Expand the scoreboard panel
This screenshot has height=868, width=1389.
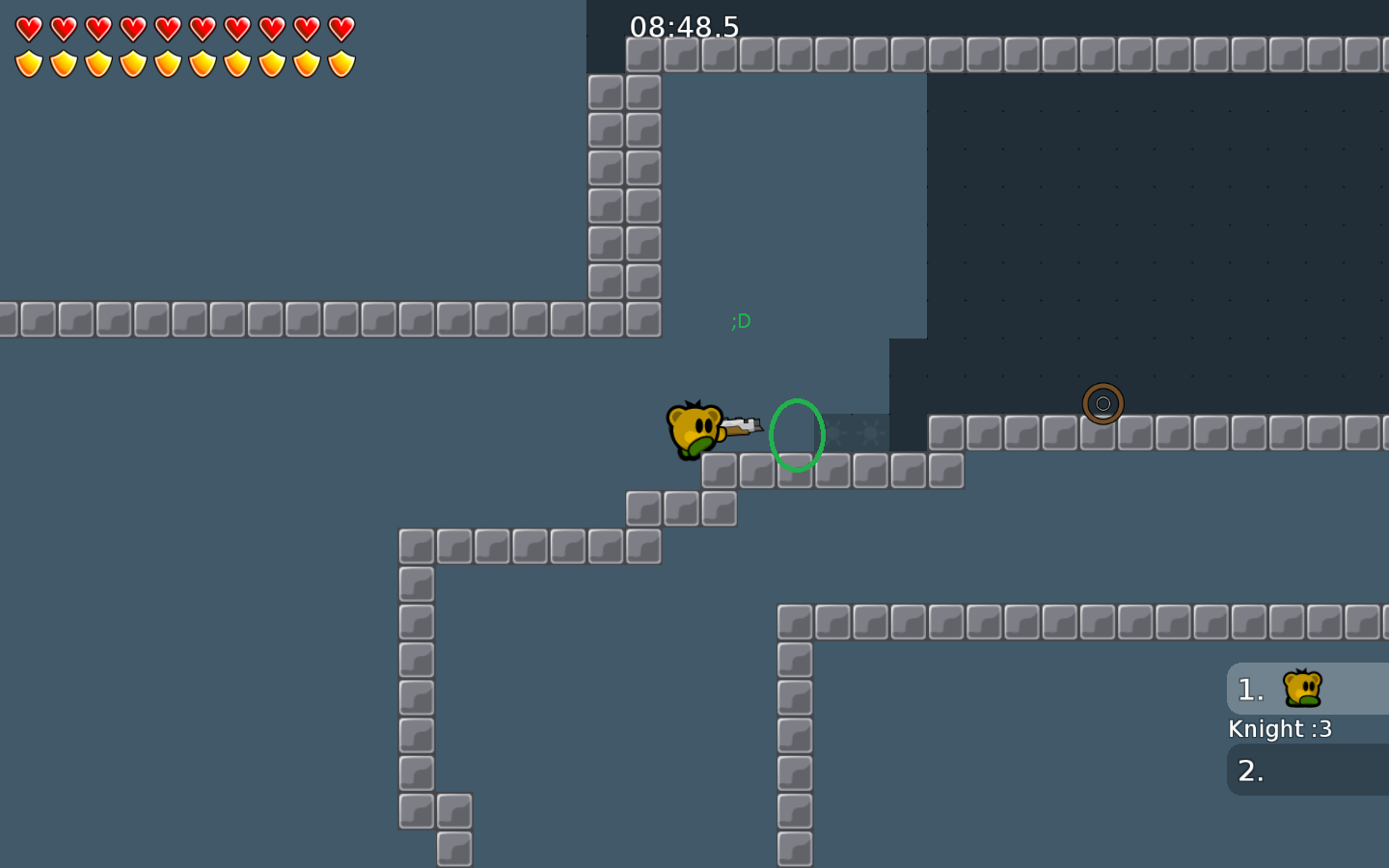click(x=1307, y=729)
